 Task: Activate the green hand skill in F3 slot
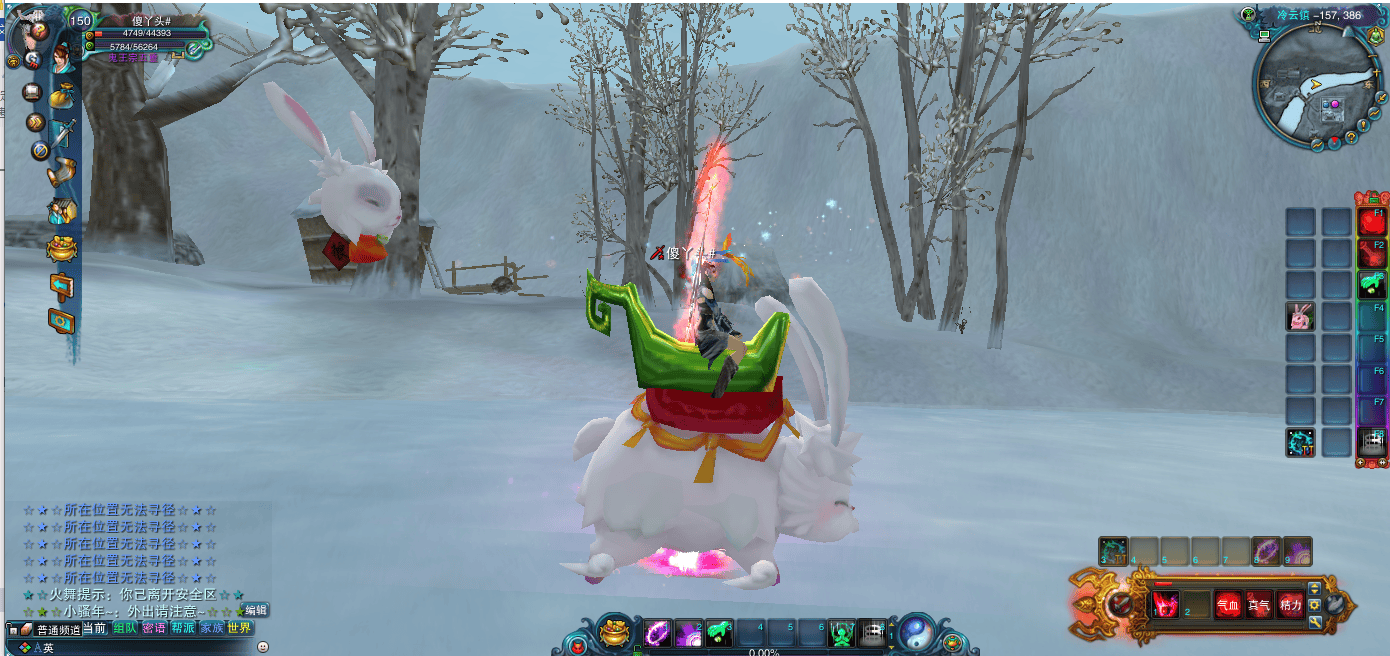click(x=1371, y=285)
